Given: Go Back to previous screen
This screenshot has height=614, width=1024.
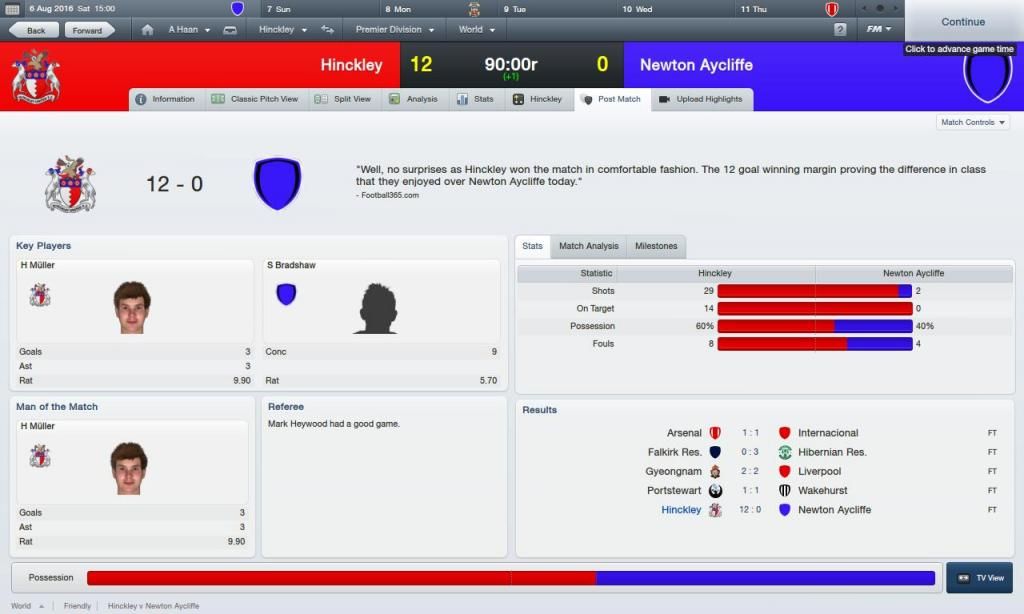Looking at the screenshot, I should pos(35,30).
